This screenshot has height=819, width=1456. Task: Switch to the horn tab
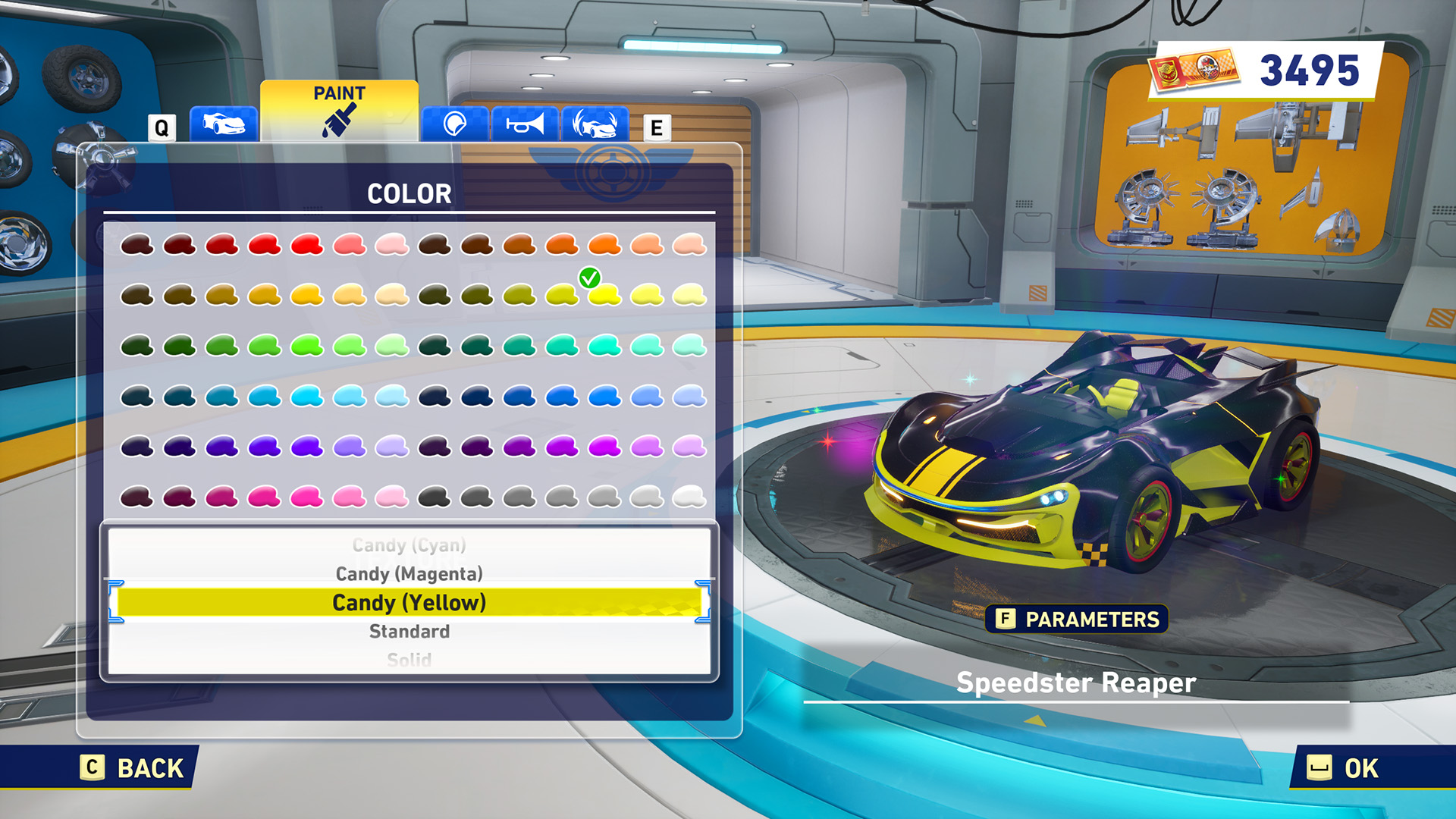click(525, 123)
